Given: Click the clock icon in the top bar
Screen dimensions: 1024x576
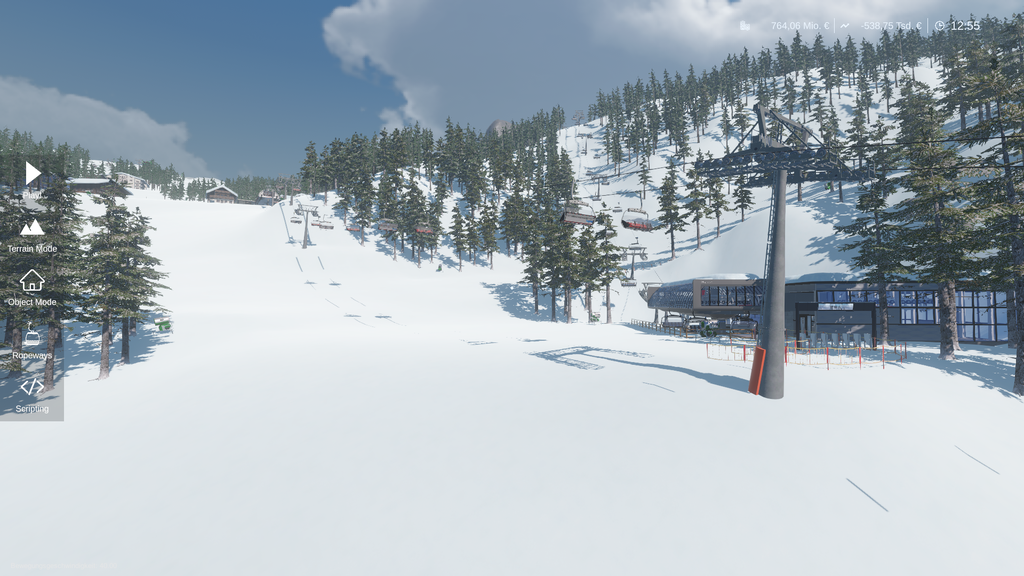Looking at the screenshot, I should pyautogui.click(x=939, y=26).
